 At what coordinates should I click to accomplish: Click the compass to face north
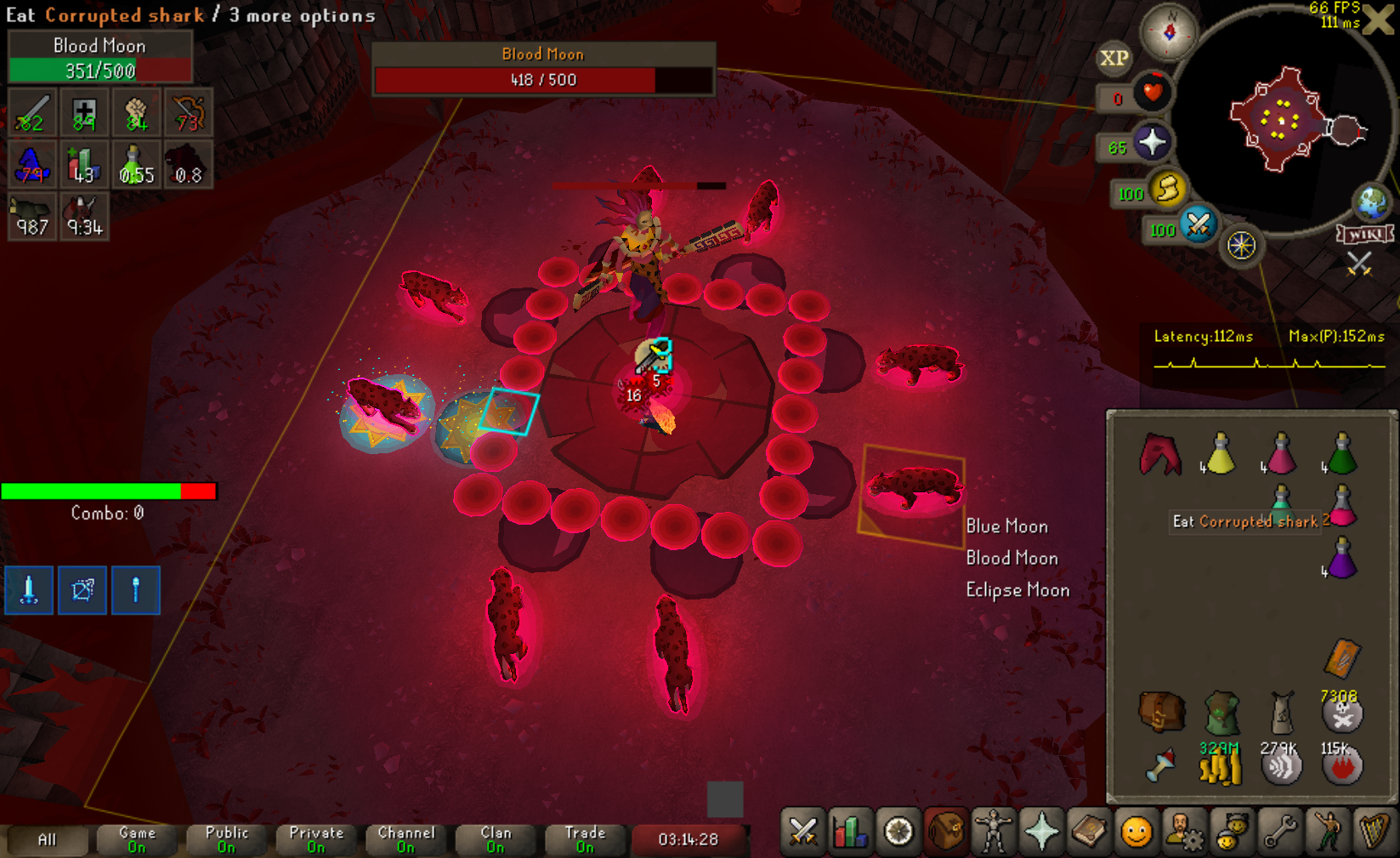coord(1169,32)
